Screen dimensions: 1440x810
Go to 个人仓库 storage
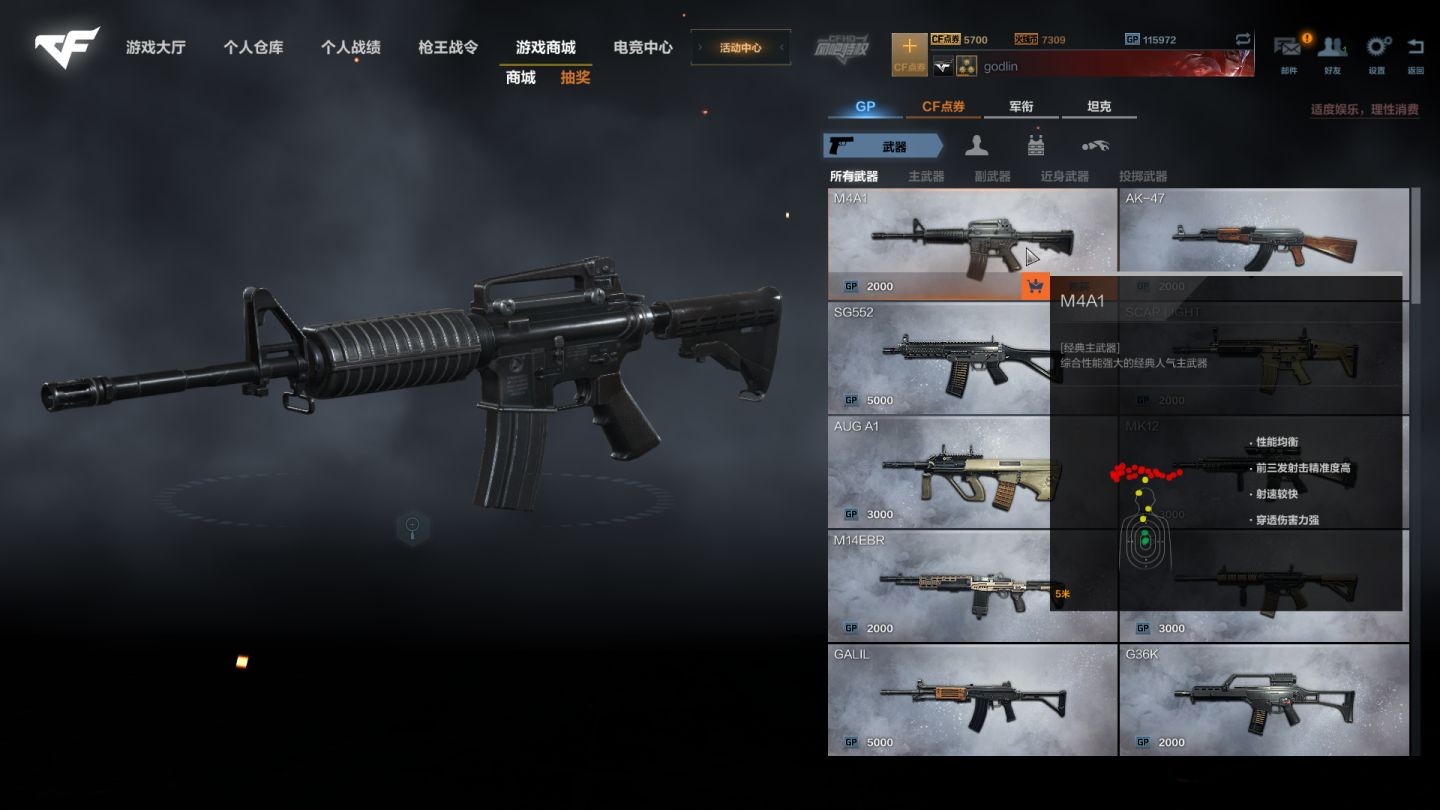tap(253, 47)
